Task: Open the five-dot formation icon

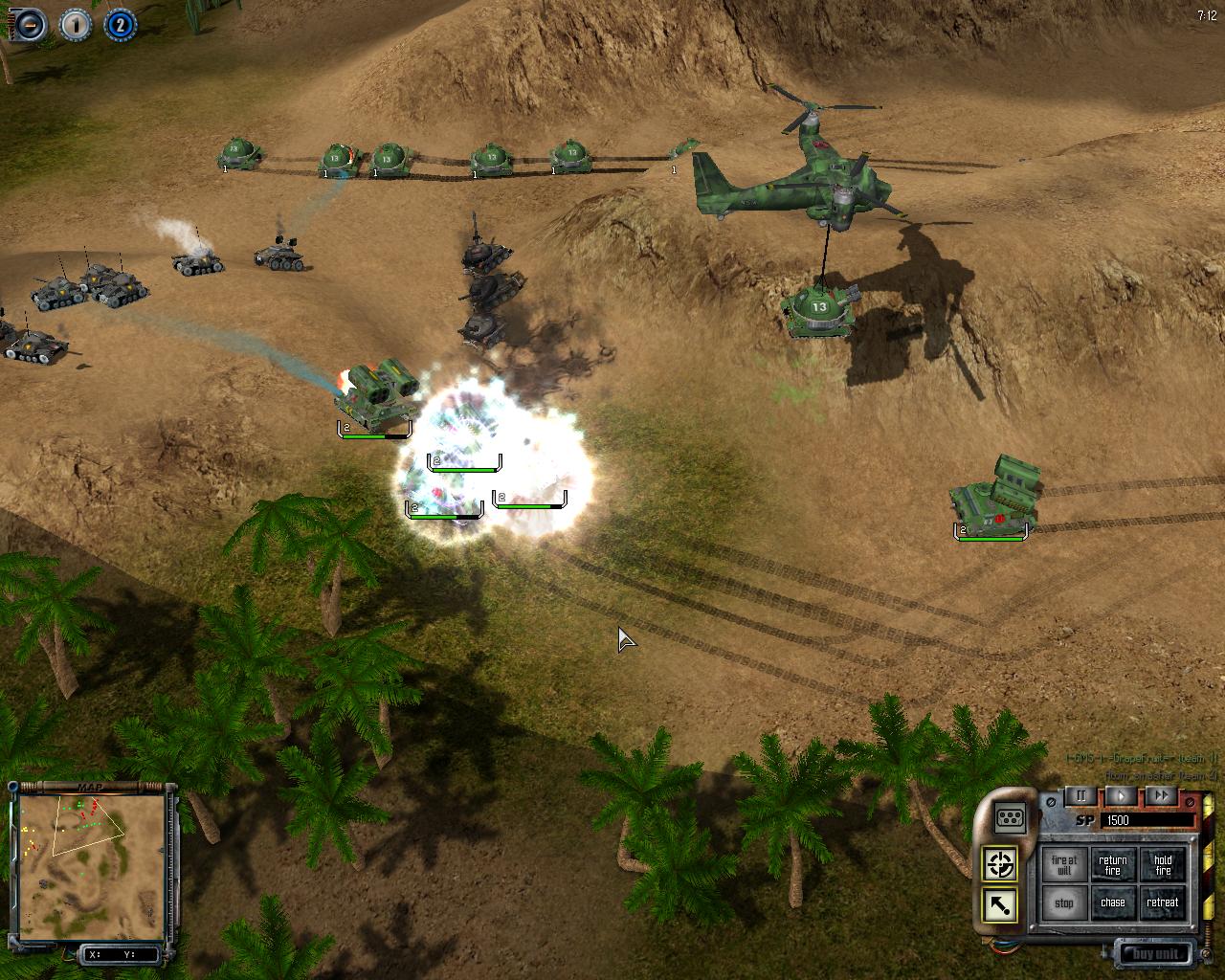Action: tap(1011, 817)
